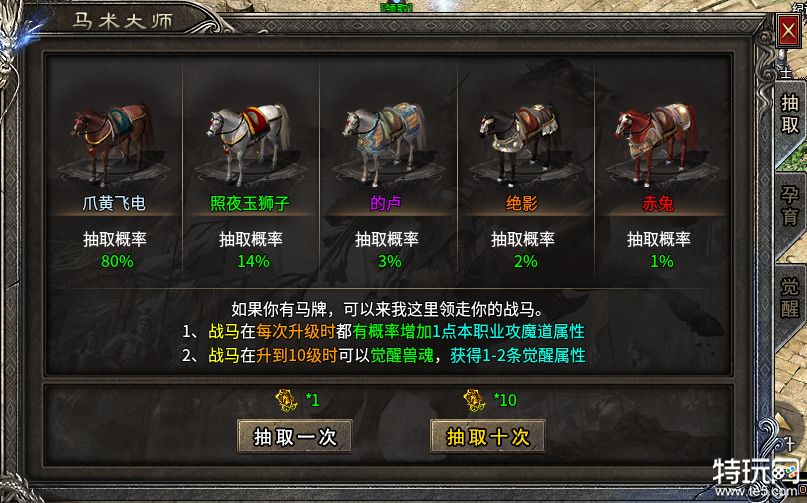Draw ten times with 抽取十次

click(x=487, y=437)
